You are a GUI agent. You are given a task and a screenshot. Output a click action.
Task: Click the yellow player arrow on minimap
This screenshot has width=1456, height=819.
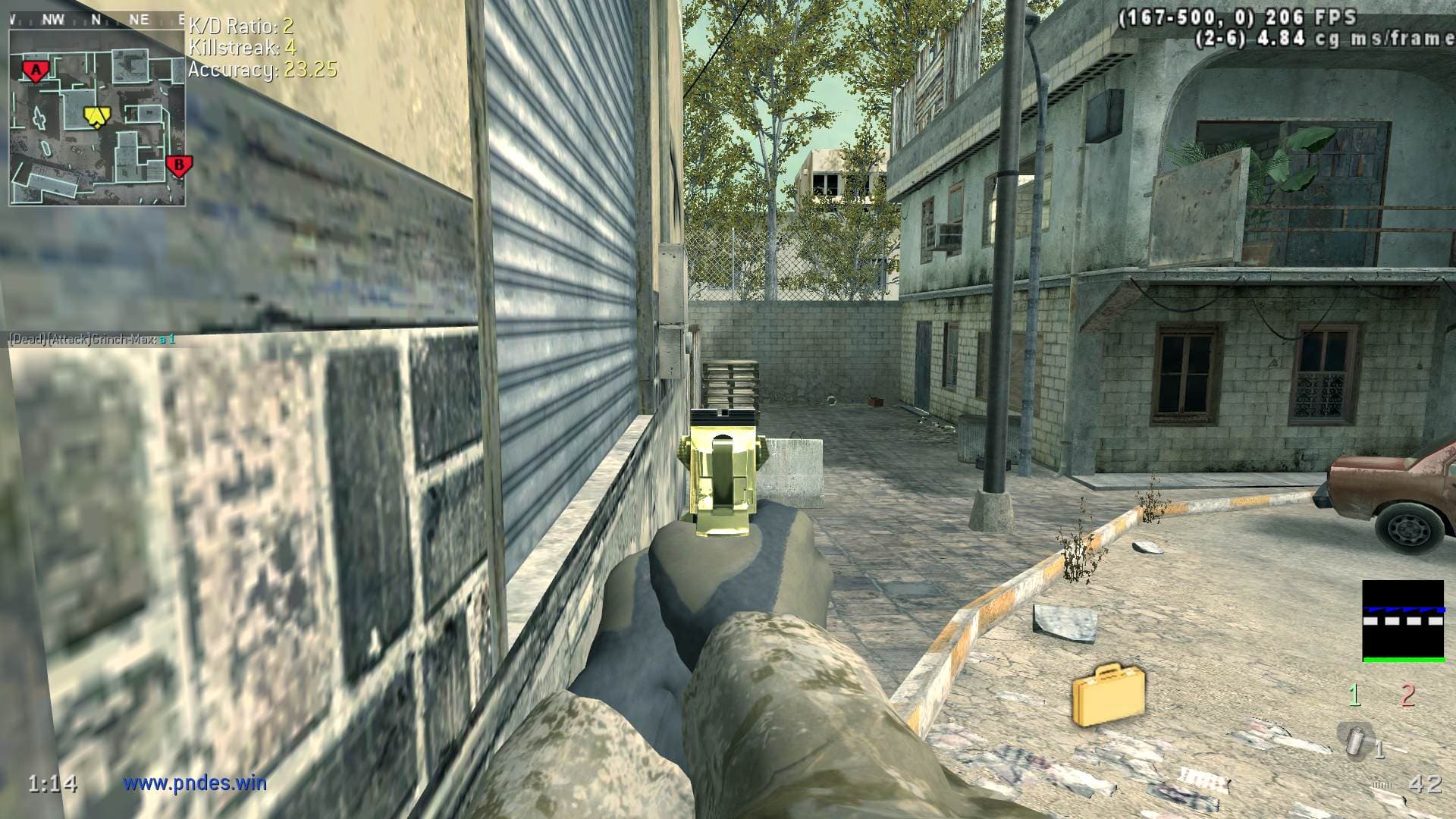click(96, 116)
